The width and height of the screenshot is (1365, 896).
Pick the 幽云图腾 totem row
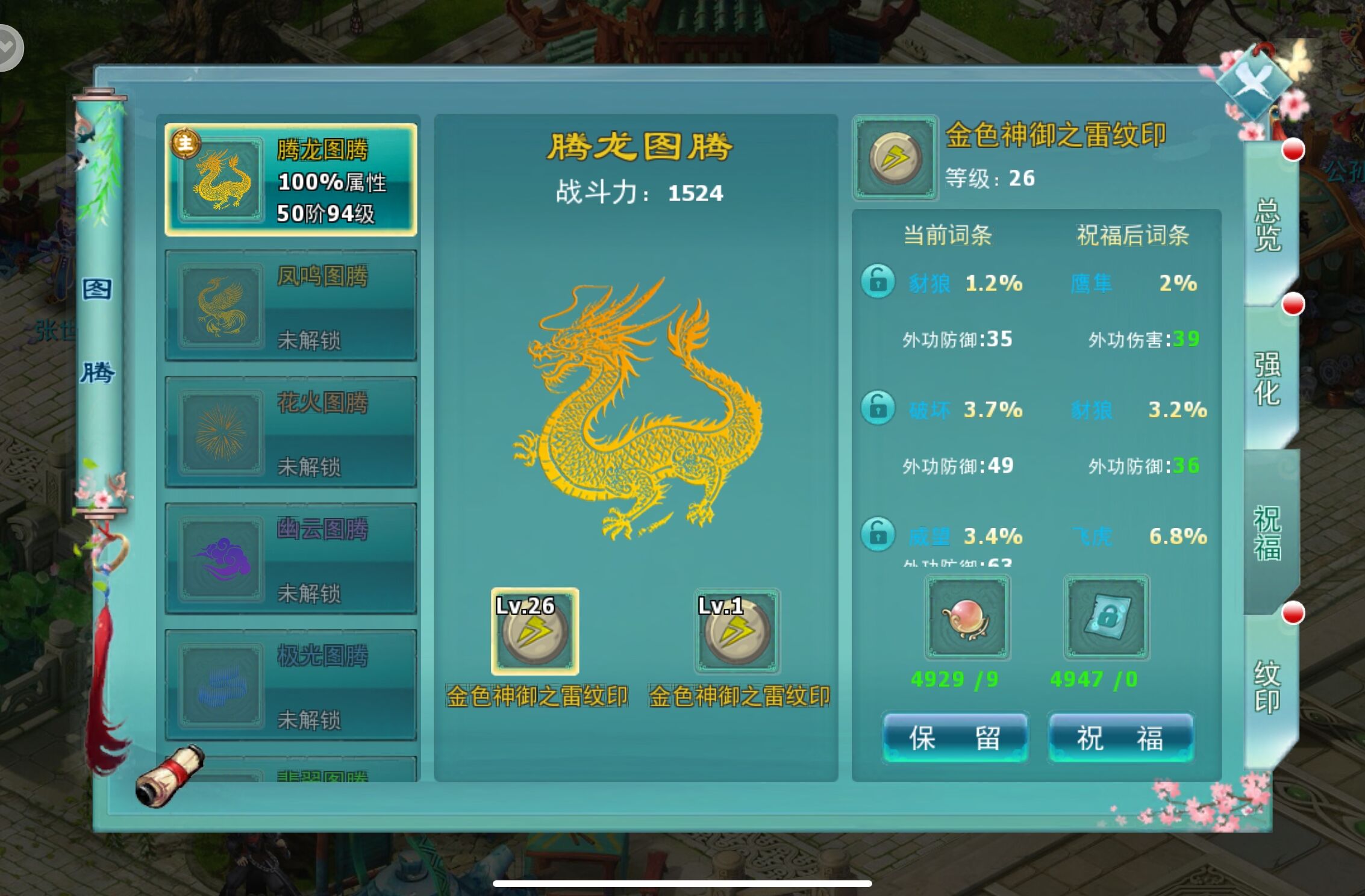click(291, 559)
